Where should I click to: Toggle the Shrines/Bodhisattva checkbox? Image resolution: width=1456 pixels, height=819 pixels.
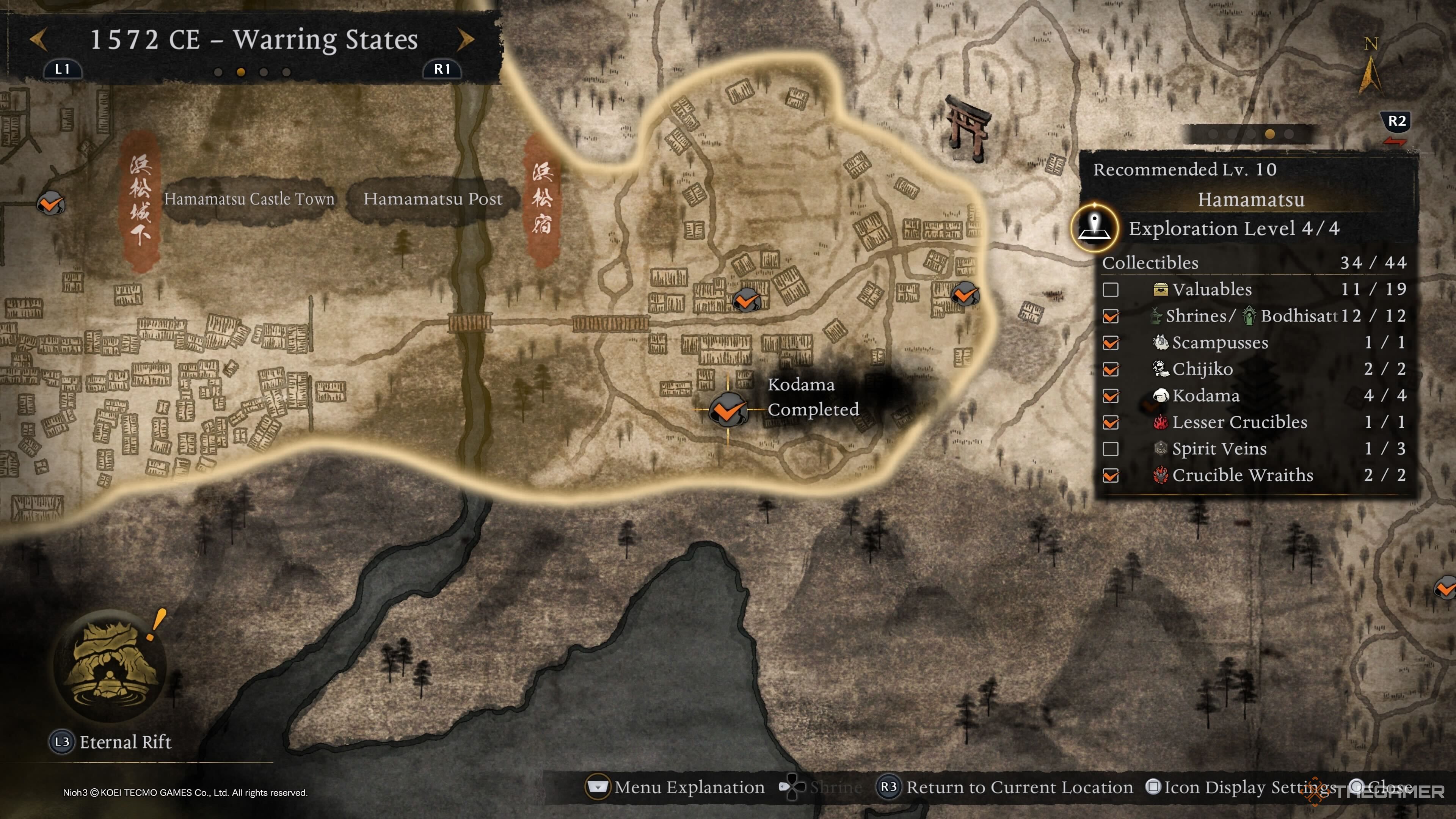pyautogui.click(x=1111, y=316)
